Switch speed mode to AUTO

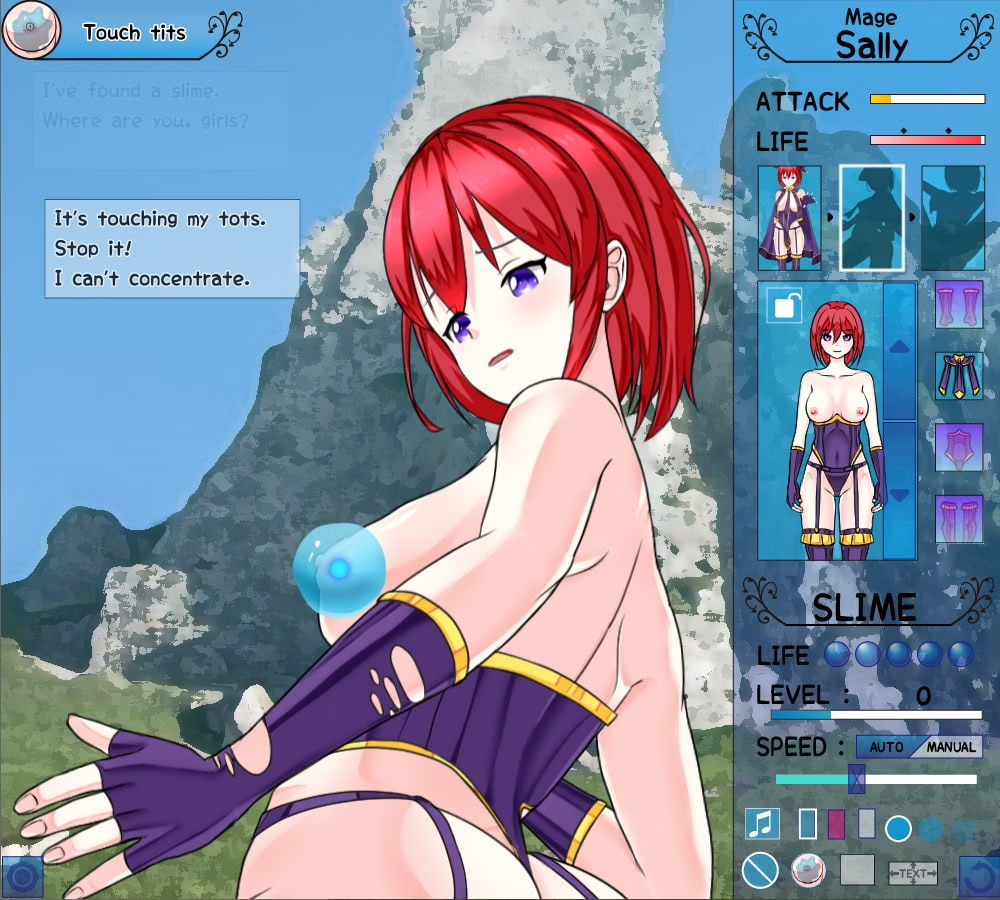[x=886, y=747]
